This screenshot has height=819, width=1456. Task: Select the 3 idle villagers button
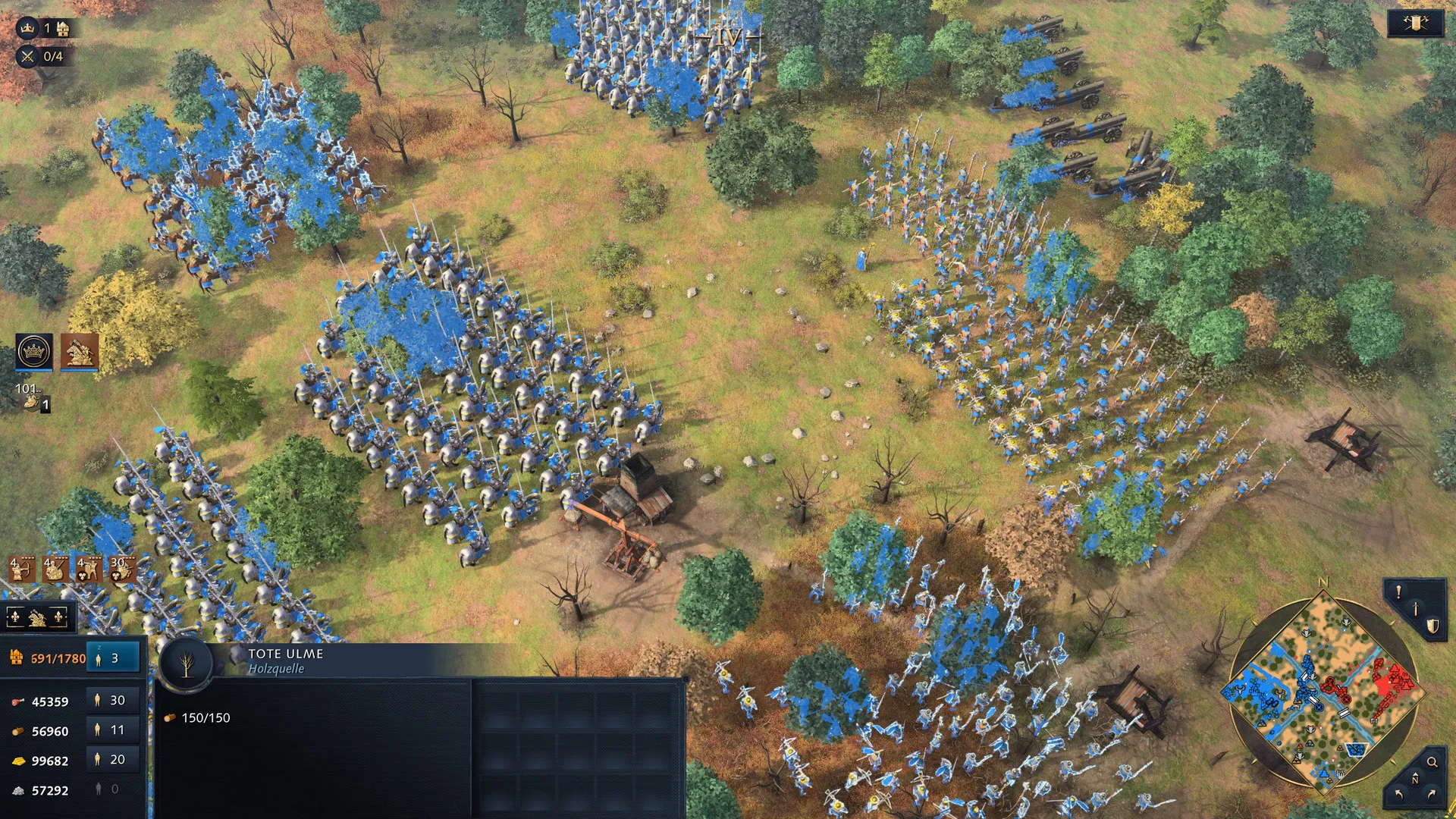pyautogui.click(x=113, y=658)
